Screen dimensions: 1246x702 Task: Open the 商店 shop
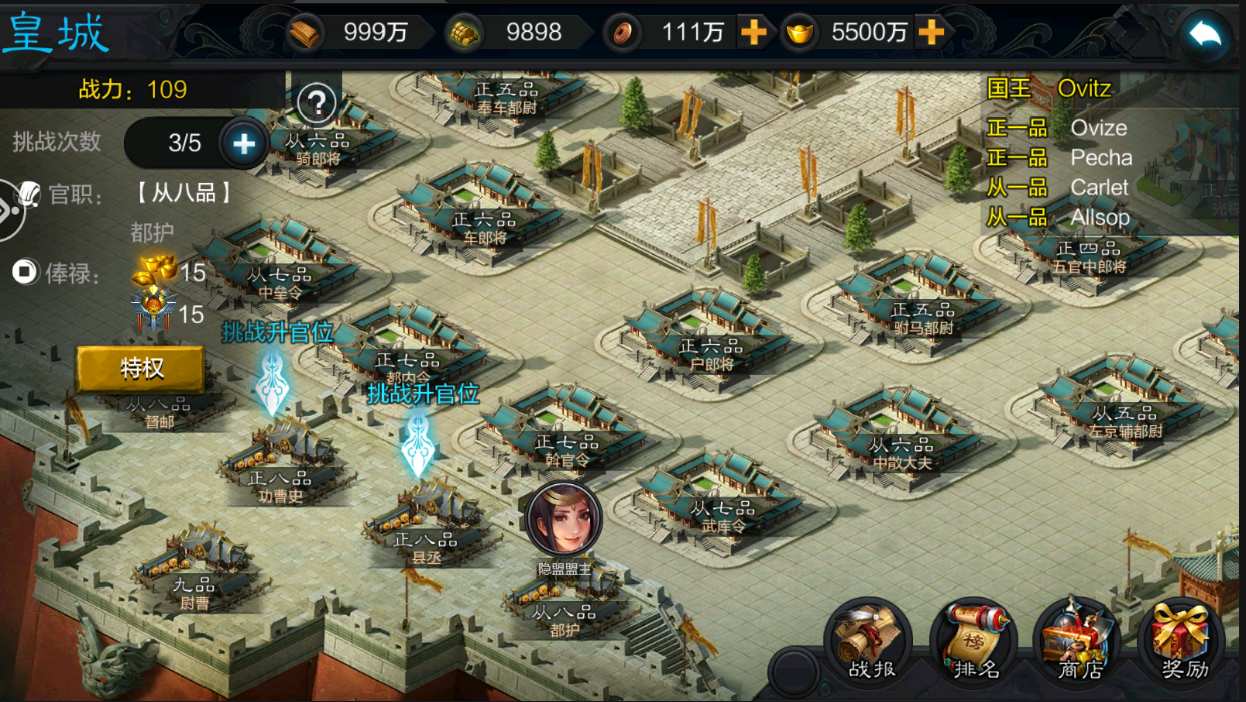(x=1080, y=640)
